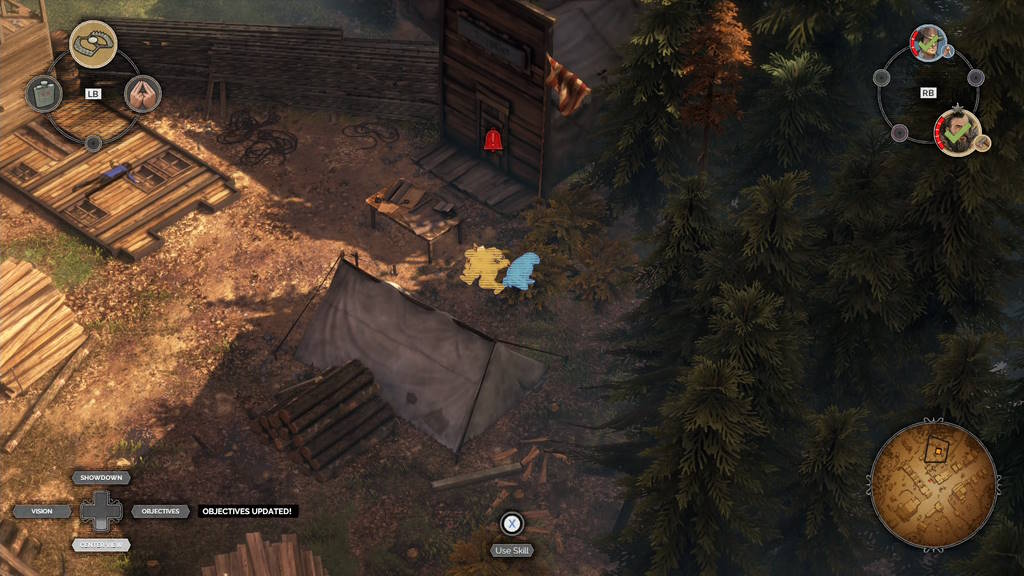Viewport: 1024px width, 576px height.
Task: Open the circular town minimap
Action: tap(933, 485)
